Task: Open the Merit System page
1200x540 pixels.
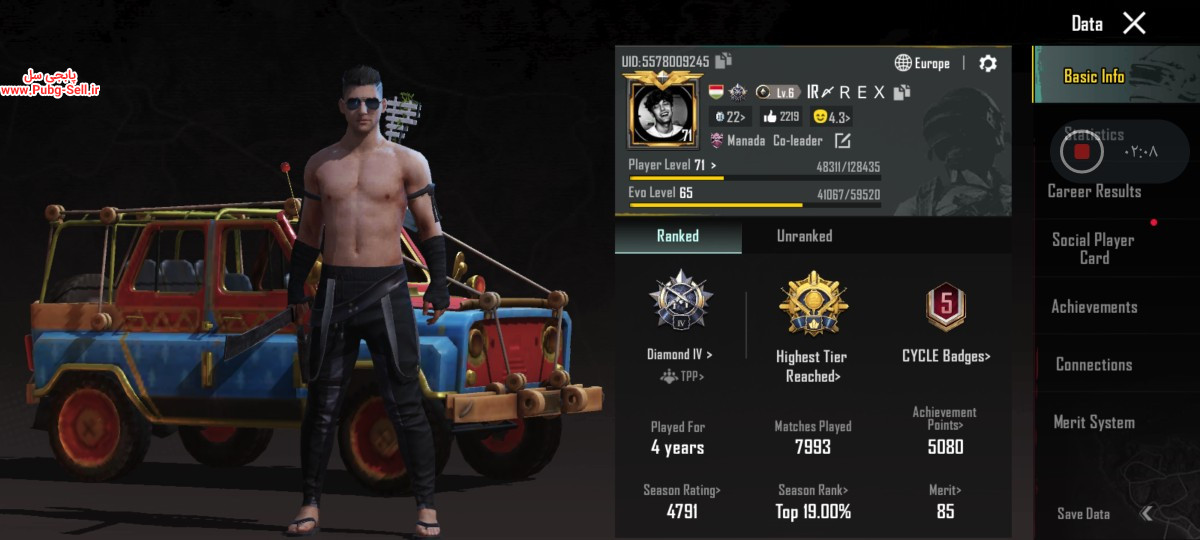Action: (x=1094, y=422)
